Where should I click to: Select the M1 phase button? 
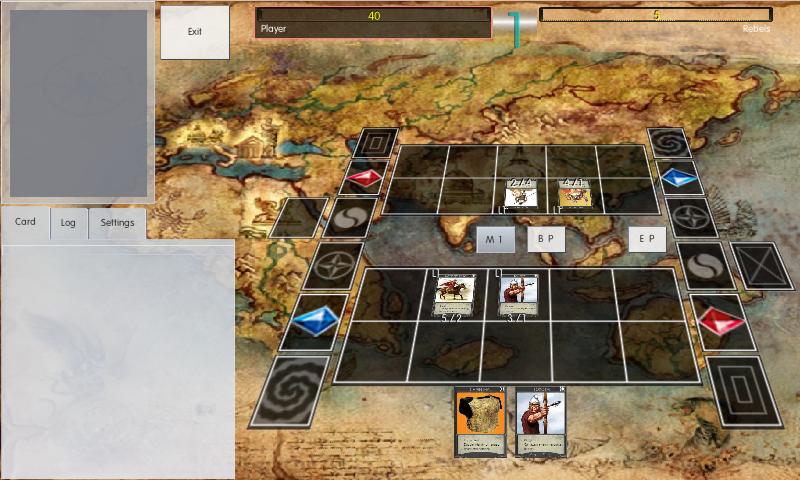point(494,240)
